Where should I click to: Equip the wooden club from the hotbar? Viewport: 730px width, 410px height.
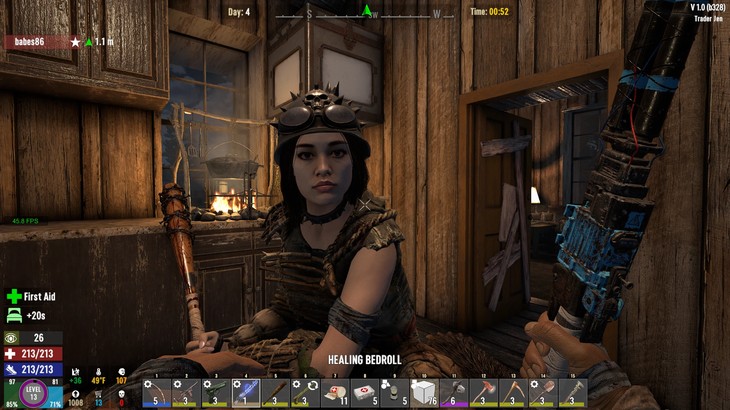(275, 391)
